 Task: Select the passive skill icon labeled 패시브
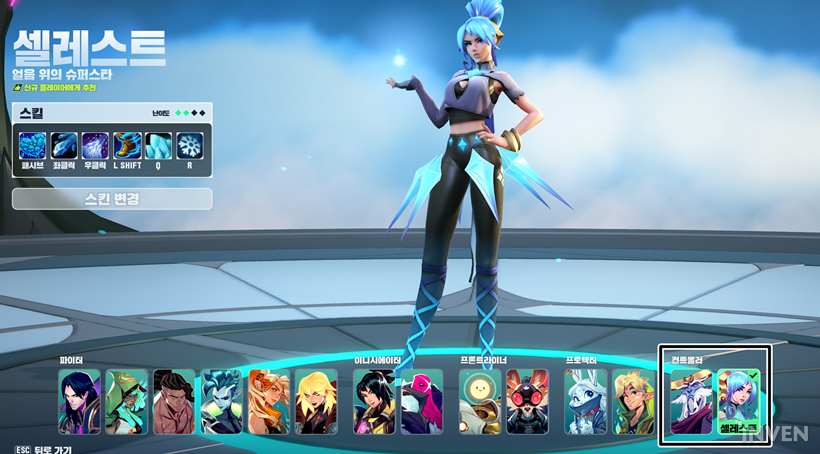(x=33, y=146)
